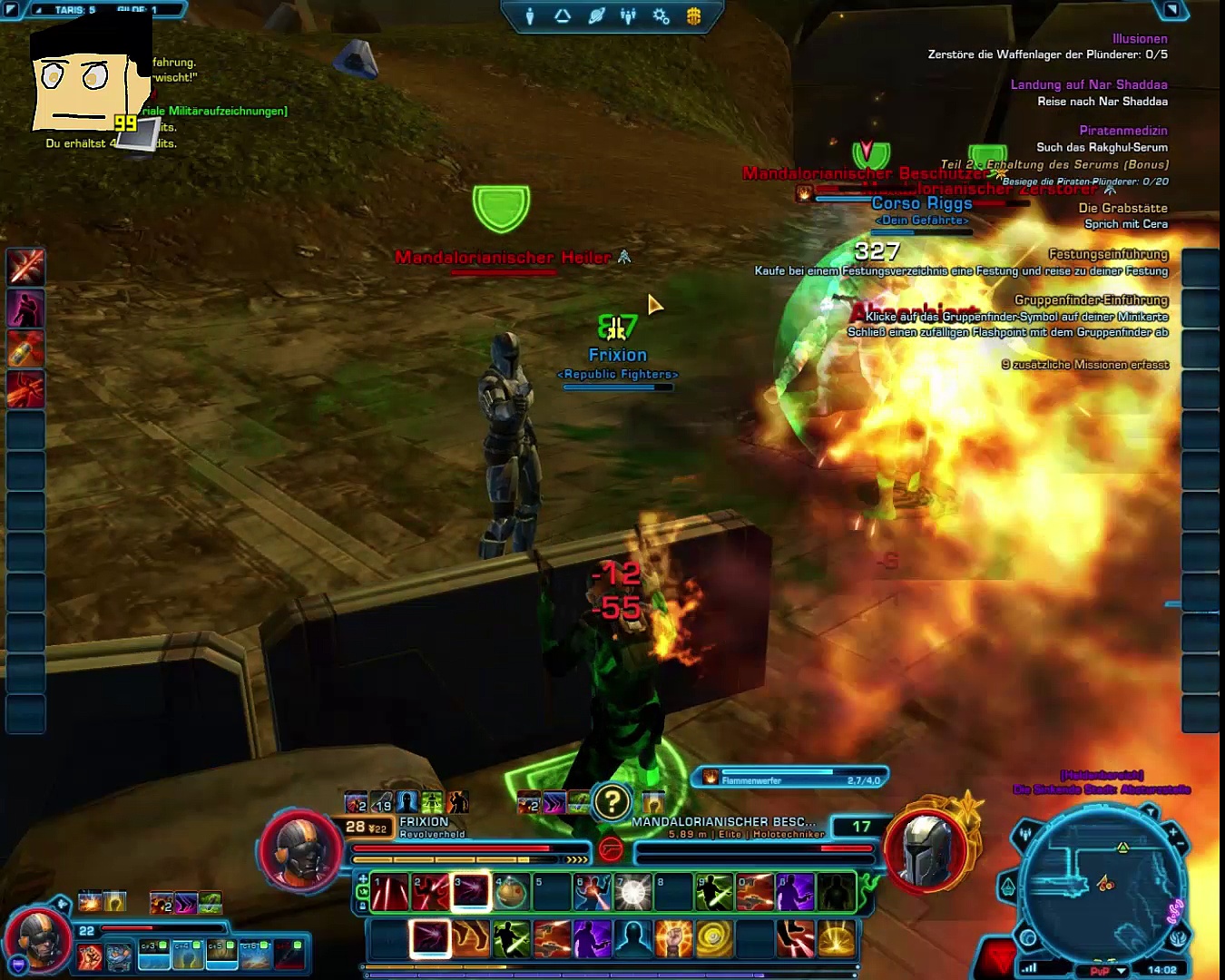The height and width of the screenshot is (980, 1225).
Task: Click the golden dome ability on lower bar
Action: pyautogui.click(x=836, y=939)
